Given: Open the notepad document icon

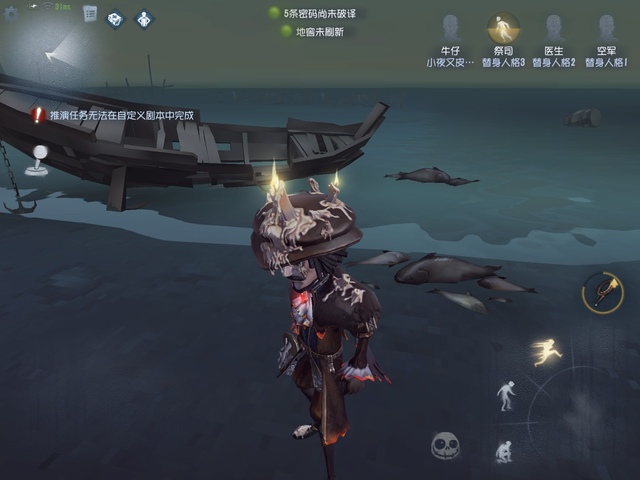Looking at the screenshot, I should coord(90,14).
